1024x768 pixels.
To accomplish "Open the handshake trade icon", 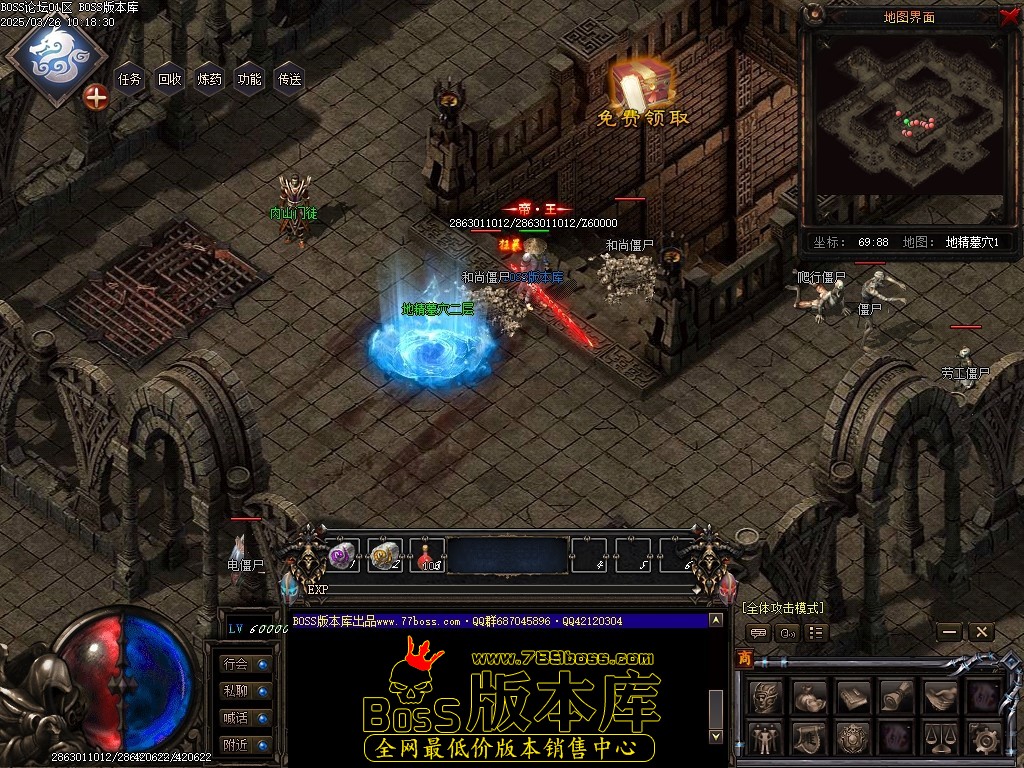I will pyautogui.click(x=940, y=696).
